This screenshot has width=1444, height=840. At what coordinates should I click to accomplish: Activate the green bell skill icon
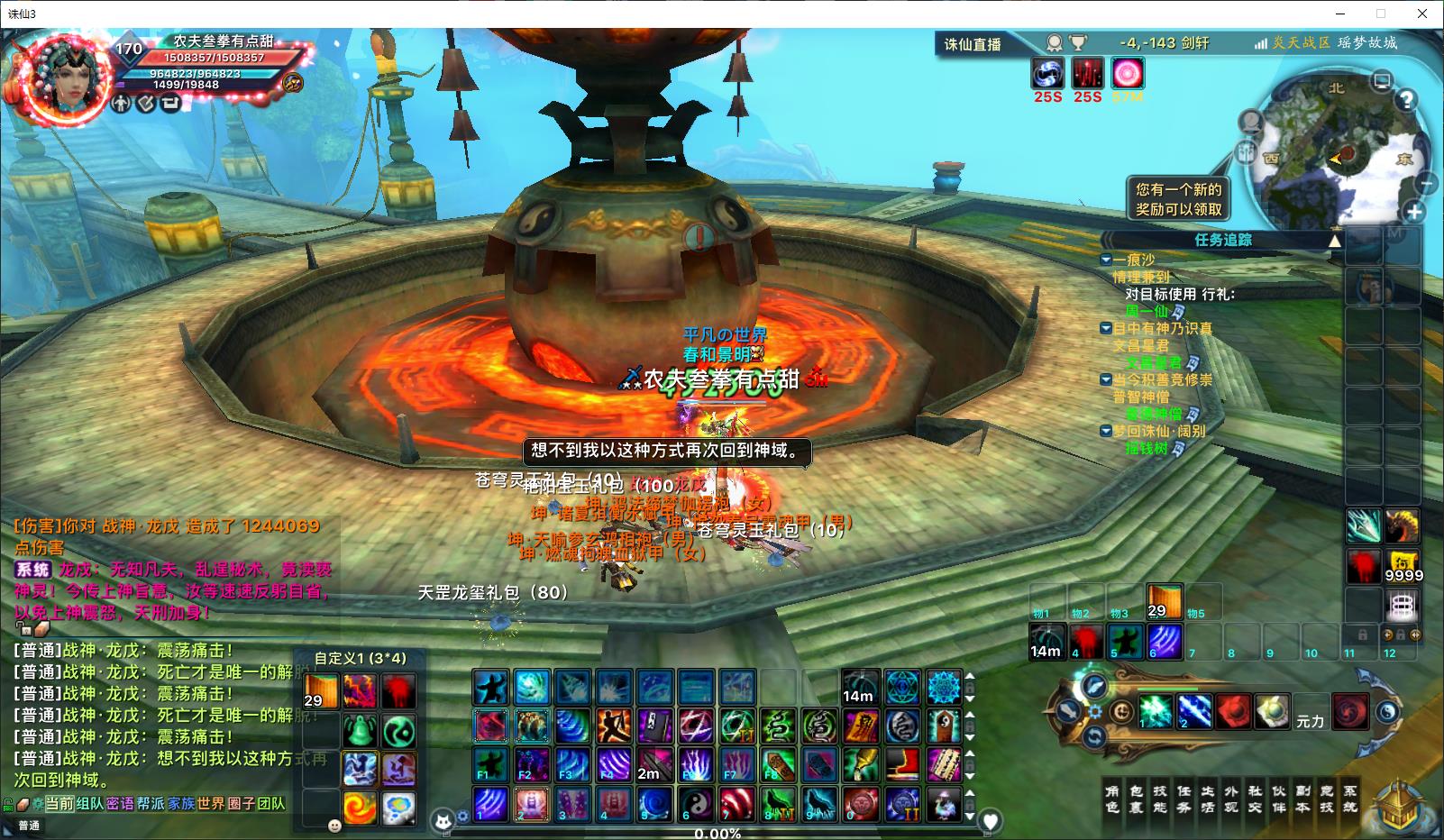(359, 731)
